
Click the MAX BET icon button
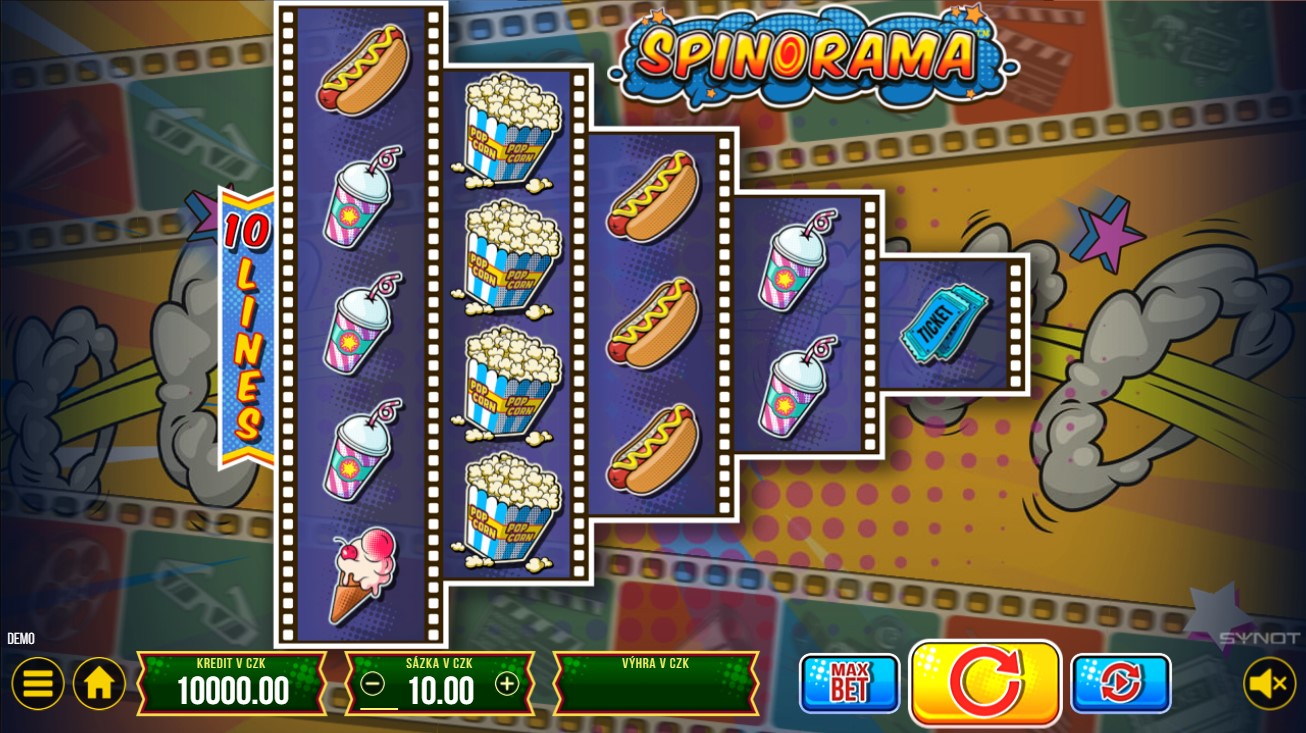click(x=849, y=683)
